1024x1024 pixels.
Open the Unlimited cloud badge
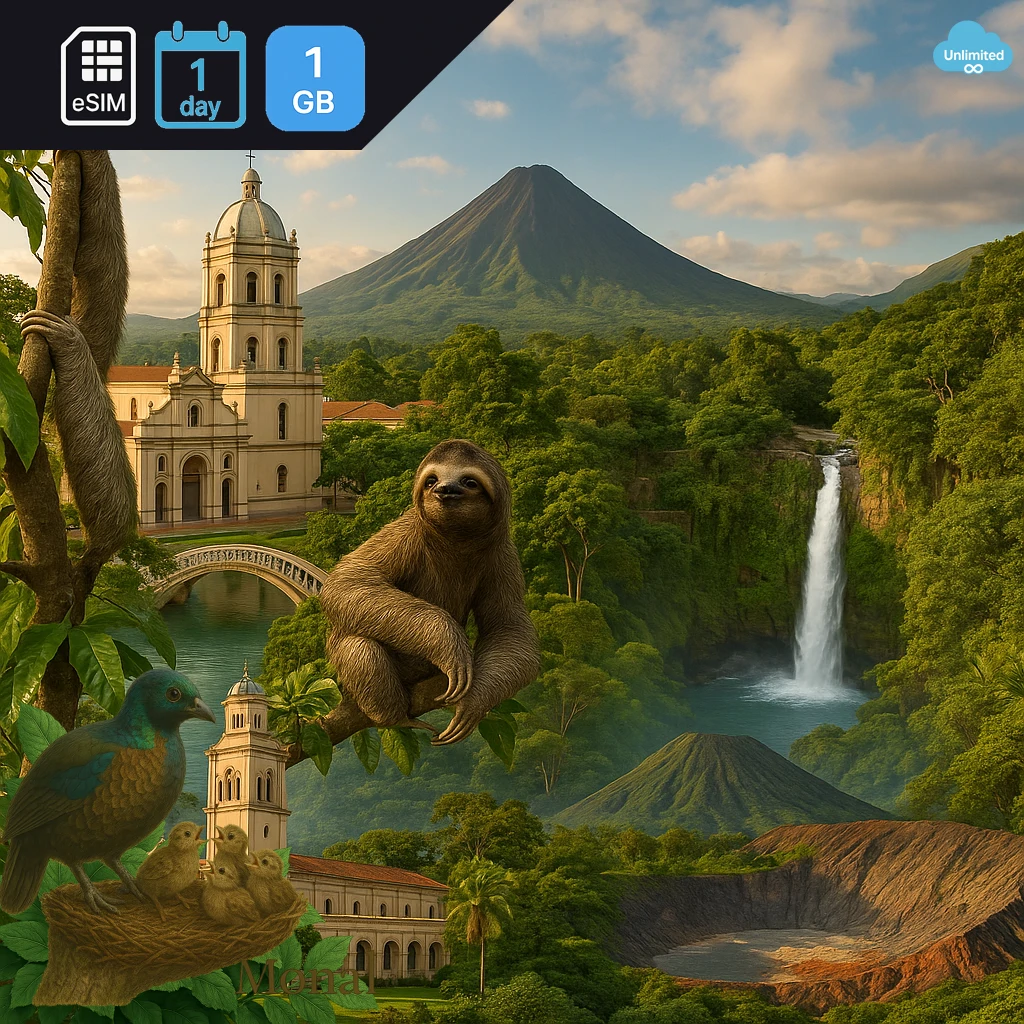tap(972, 50)
